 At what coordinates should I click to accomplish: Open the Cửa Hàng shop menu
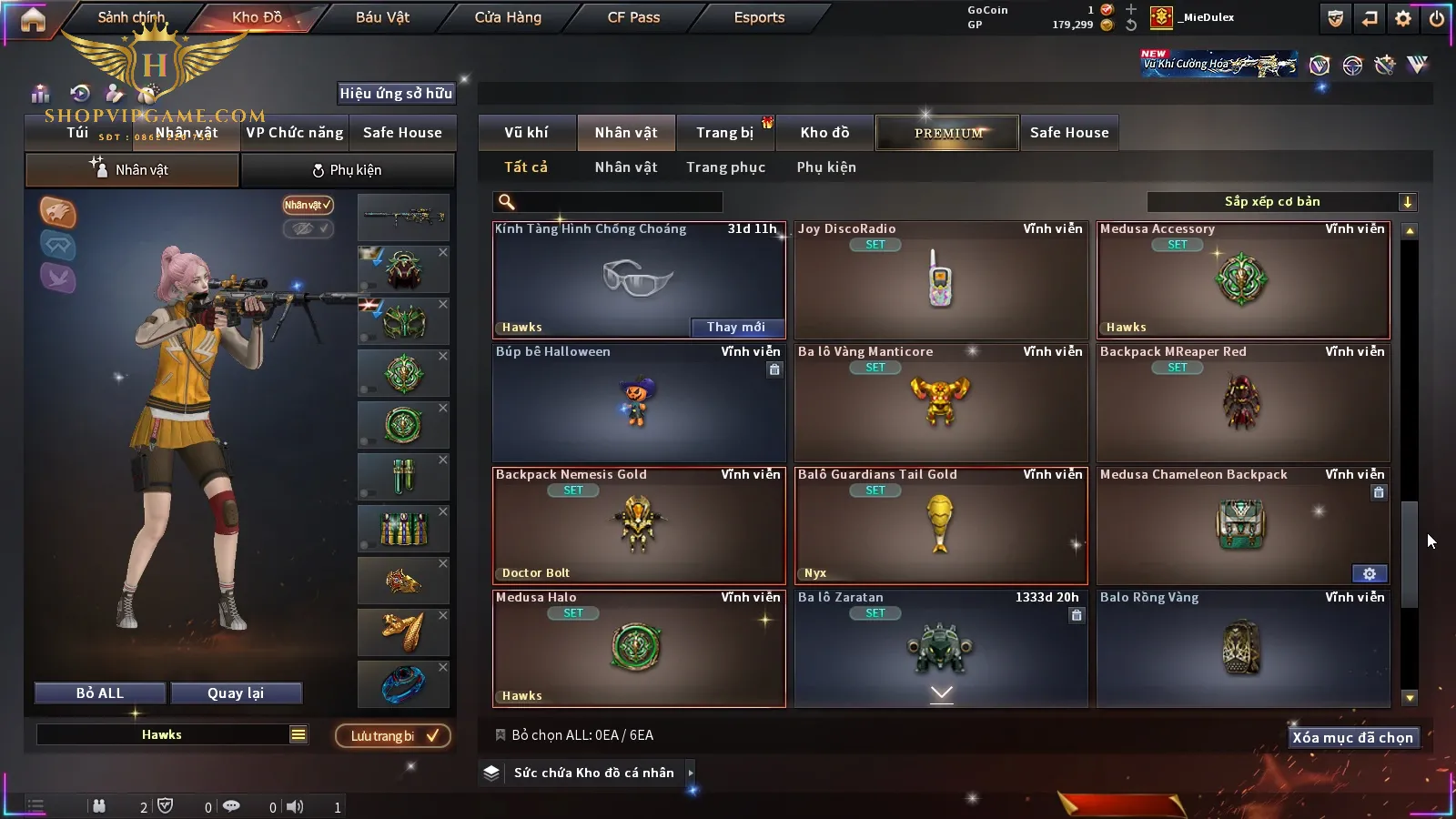pos(508,17)
